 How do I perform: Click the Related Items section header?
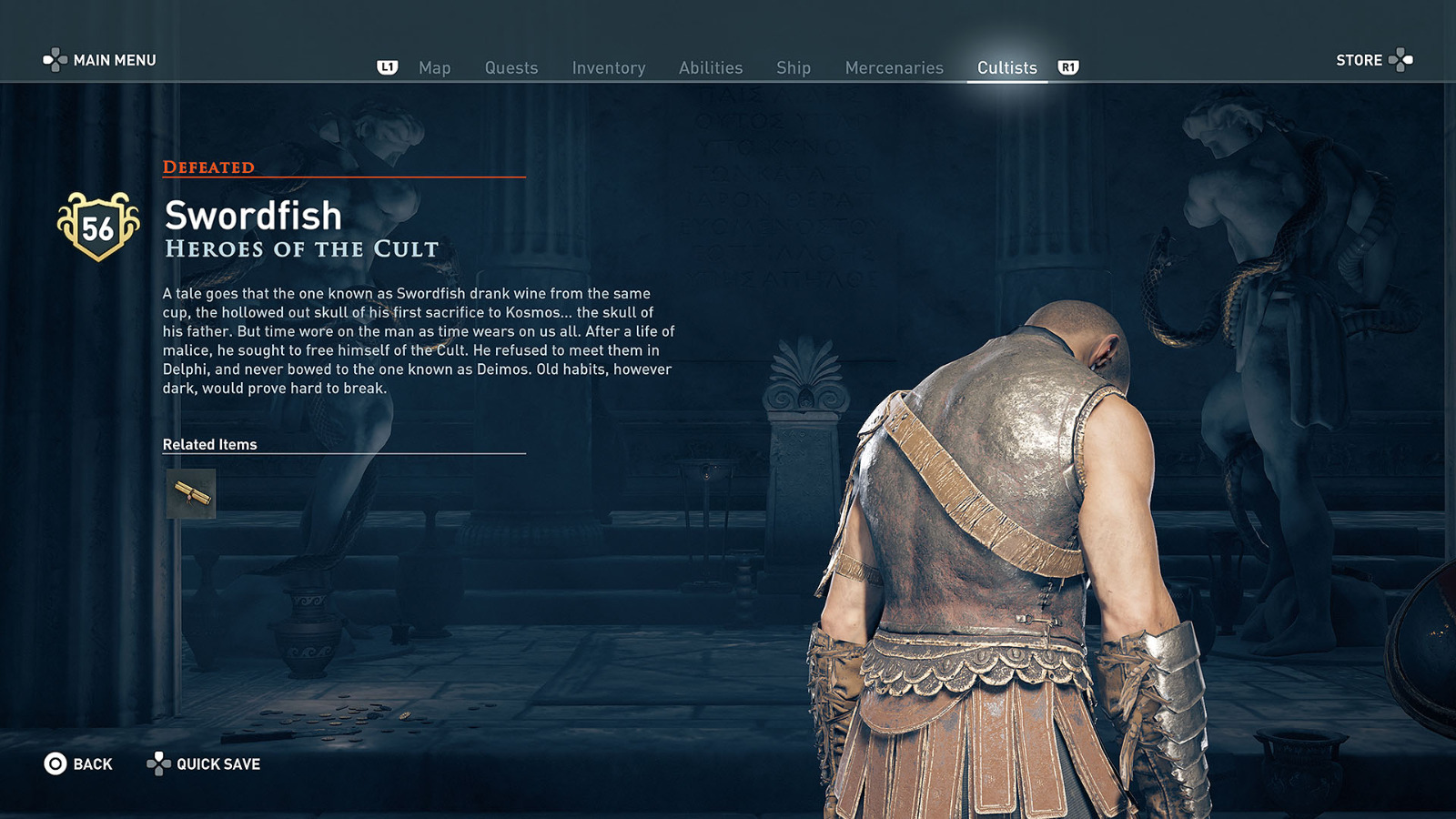(x=209, y=444)
